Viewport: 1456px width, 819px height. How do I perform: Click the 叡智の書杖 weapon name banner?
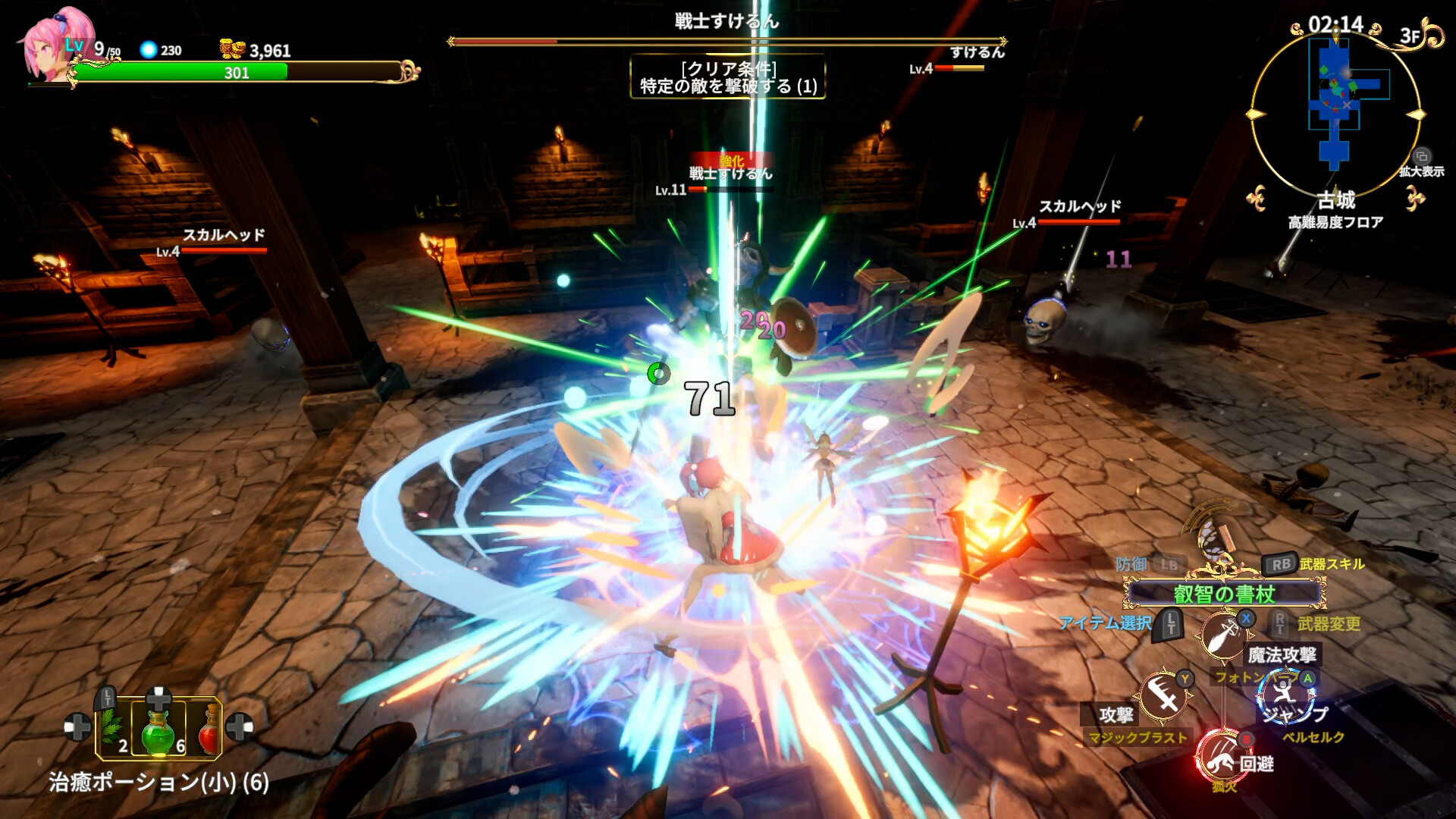coord(1224,594)
